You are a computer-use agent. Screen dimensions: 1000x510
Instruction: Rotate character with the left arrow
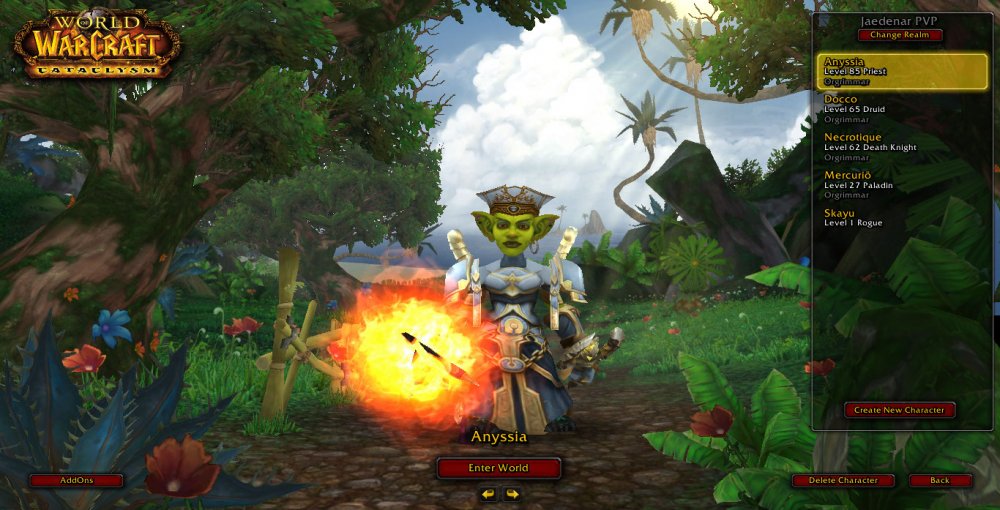[487, 494]
